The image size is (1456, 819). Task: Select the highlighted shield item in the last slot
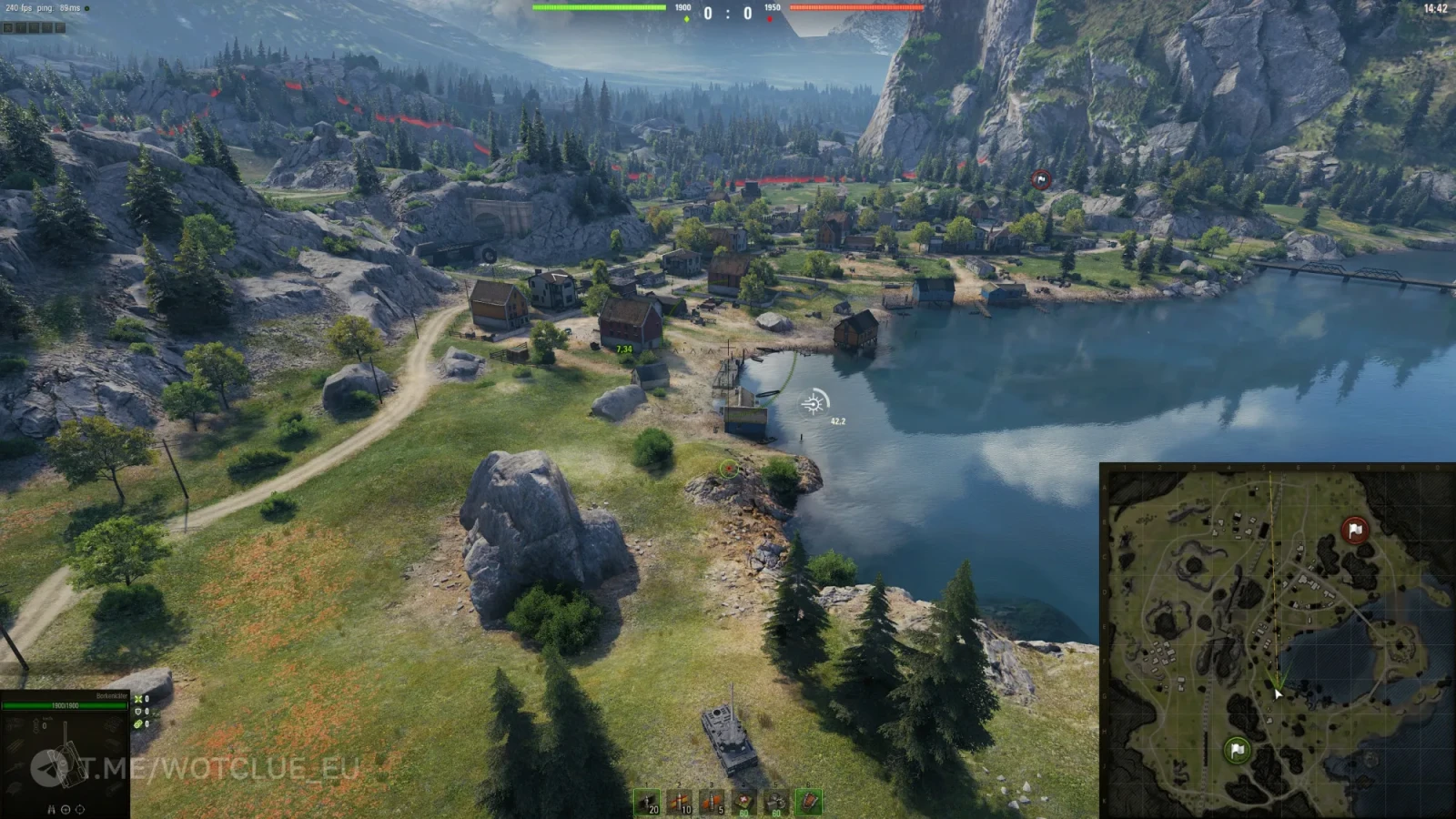[x=808, y=802]
